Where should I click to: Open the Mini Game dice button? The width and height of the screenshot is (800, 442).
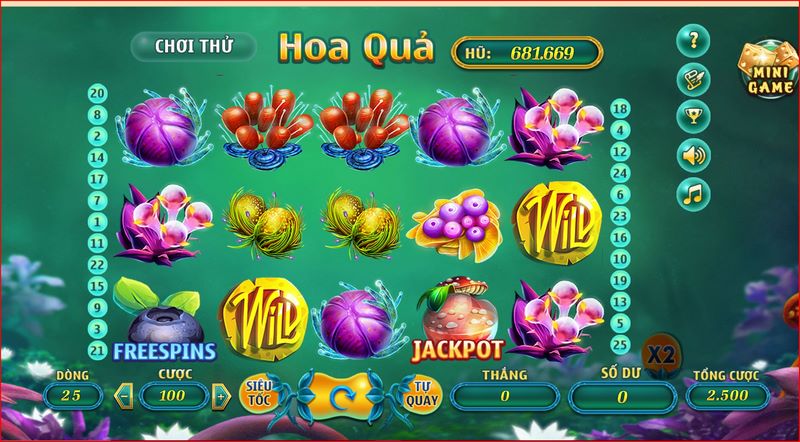tap(766, 72)
